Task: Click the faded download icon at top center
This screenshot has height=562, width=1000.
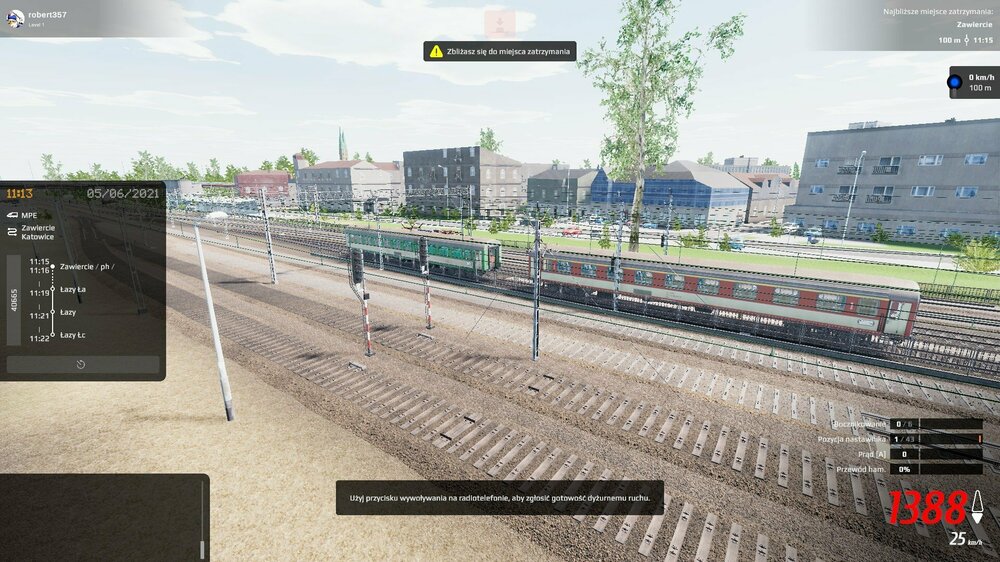Action: coord(499,23)
